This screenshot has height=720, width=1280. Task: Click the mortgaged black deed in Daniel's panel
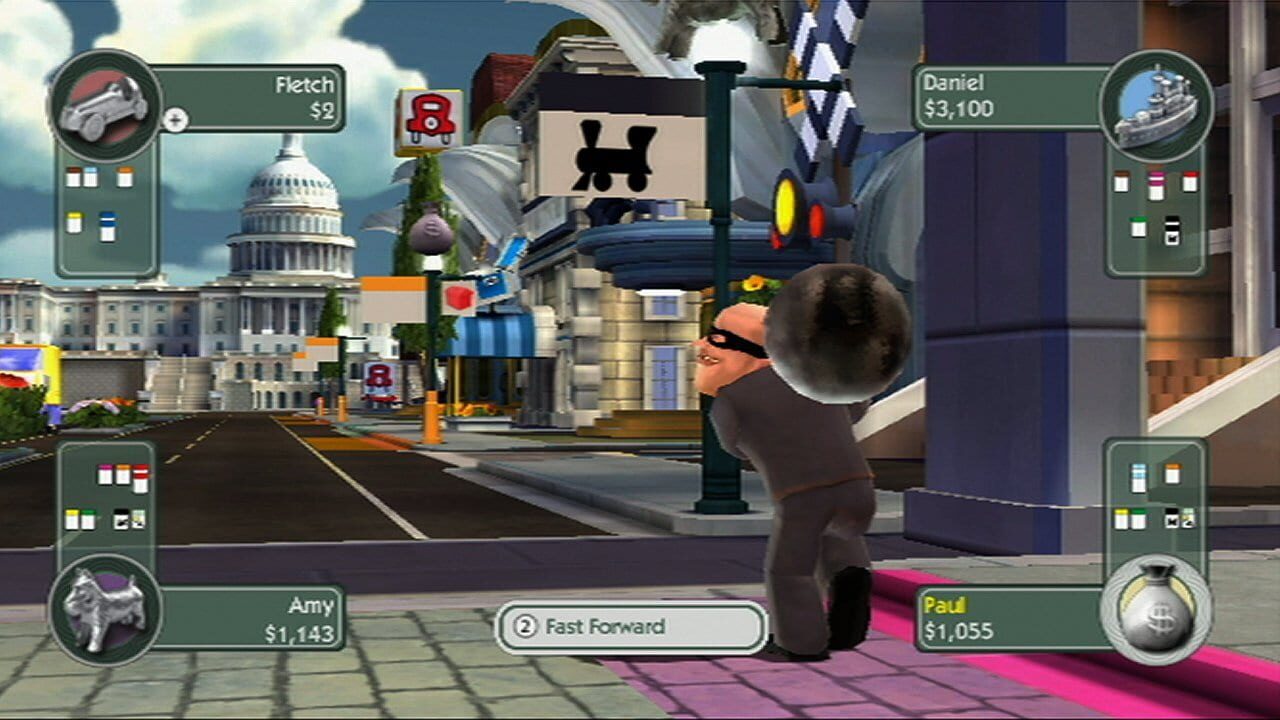pos(1172,229)
